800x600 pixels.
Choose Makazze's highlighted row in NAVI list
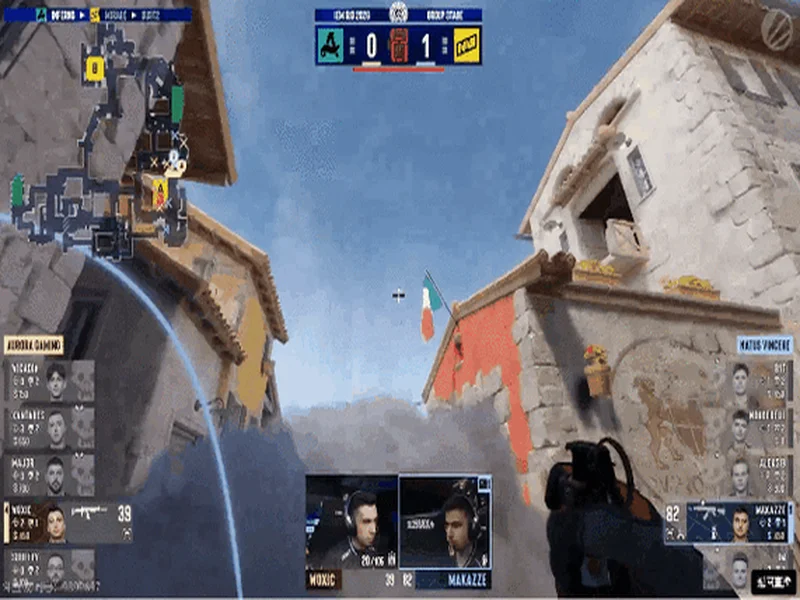tap(728, 522)
